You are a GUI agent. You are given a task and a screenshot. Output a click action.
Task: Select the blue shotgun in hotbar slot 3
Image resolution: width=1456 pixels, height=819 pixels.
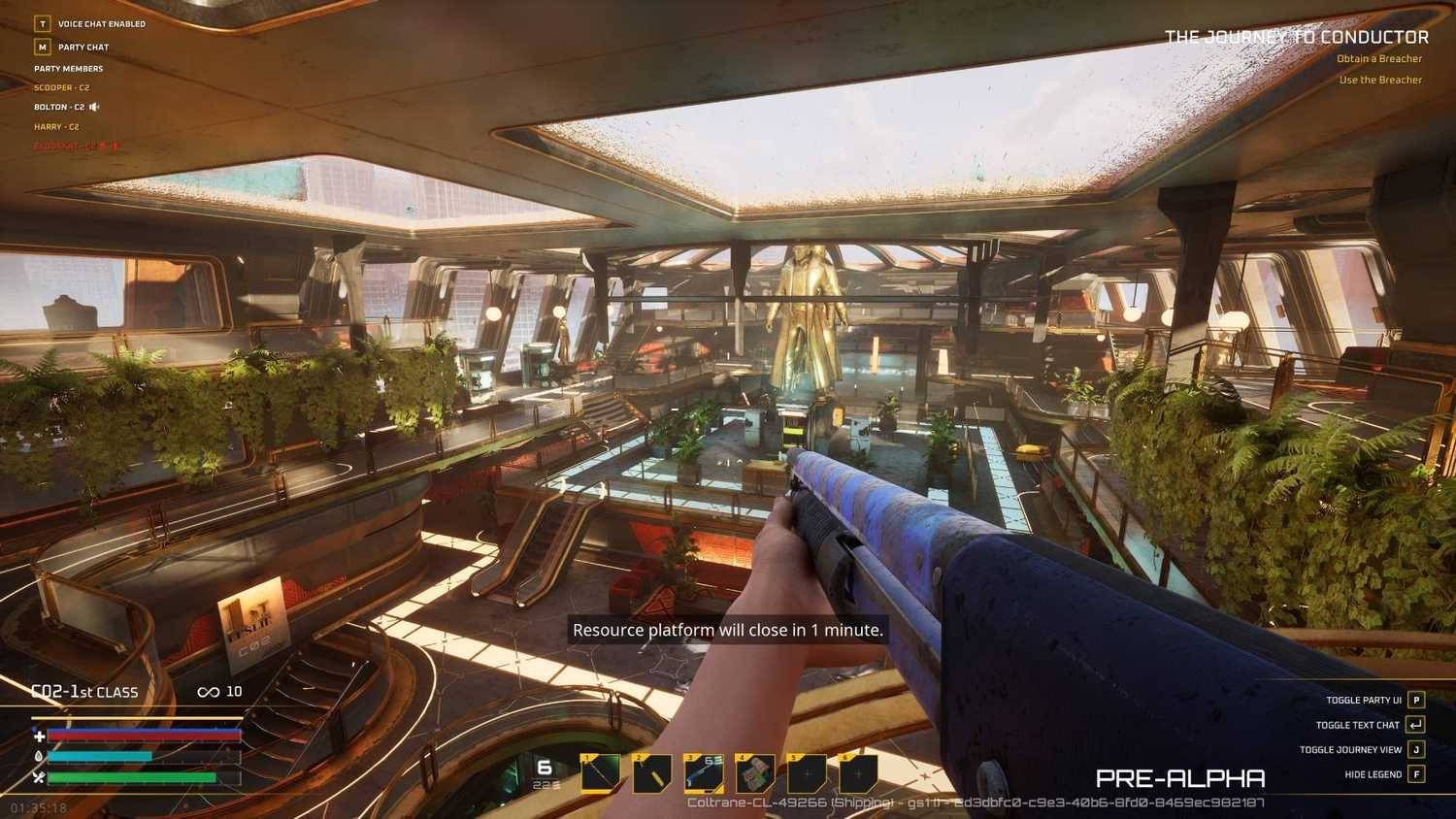(704, 773)
